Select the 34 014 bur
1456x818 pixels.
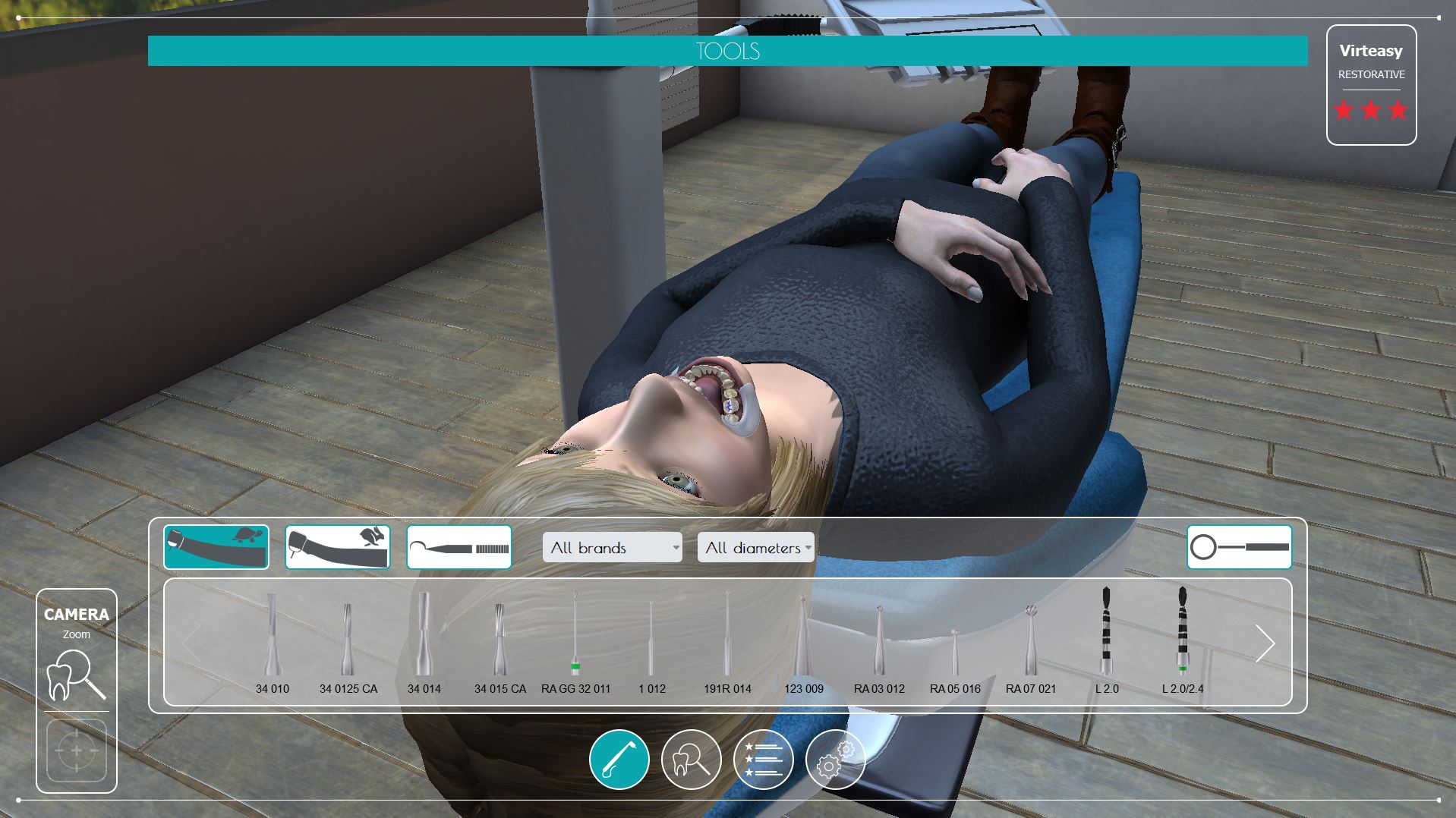click(424, 641)
